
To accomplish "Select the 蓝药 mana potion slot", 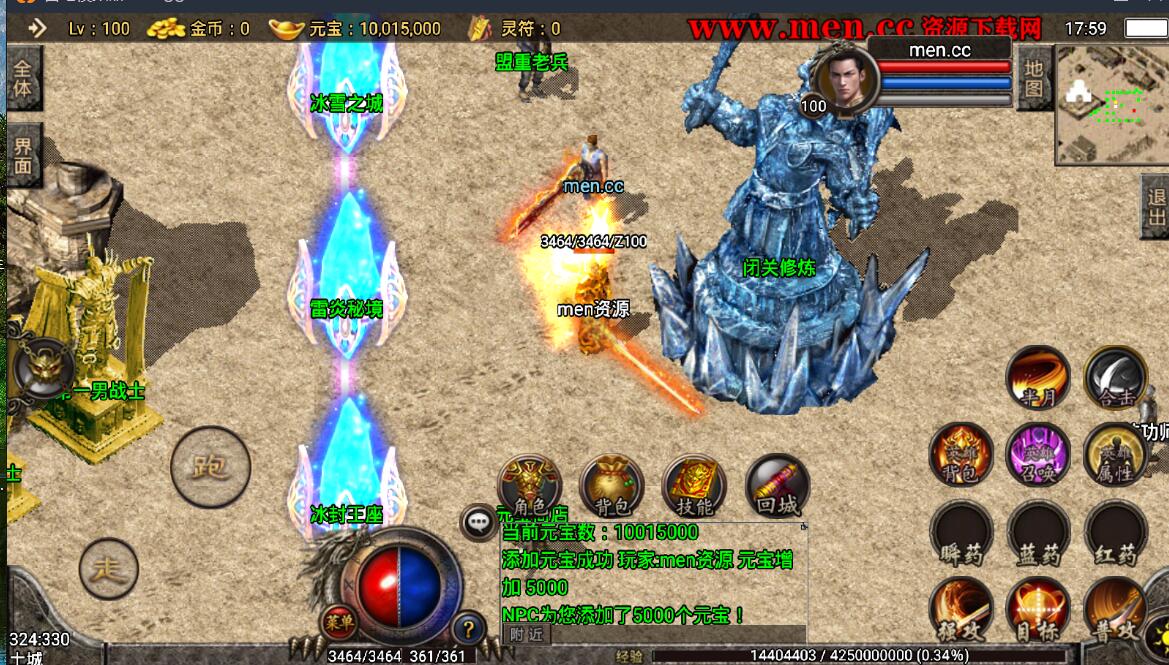I will (1038, 533).
